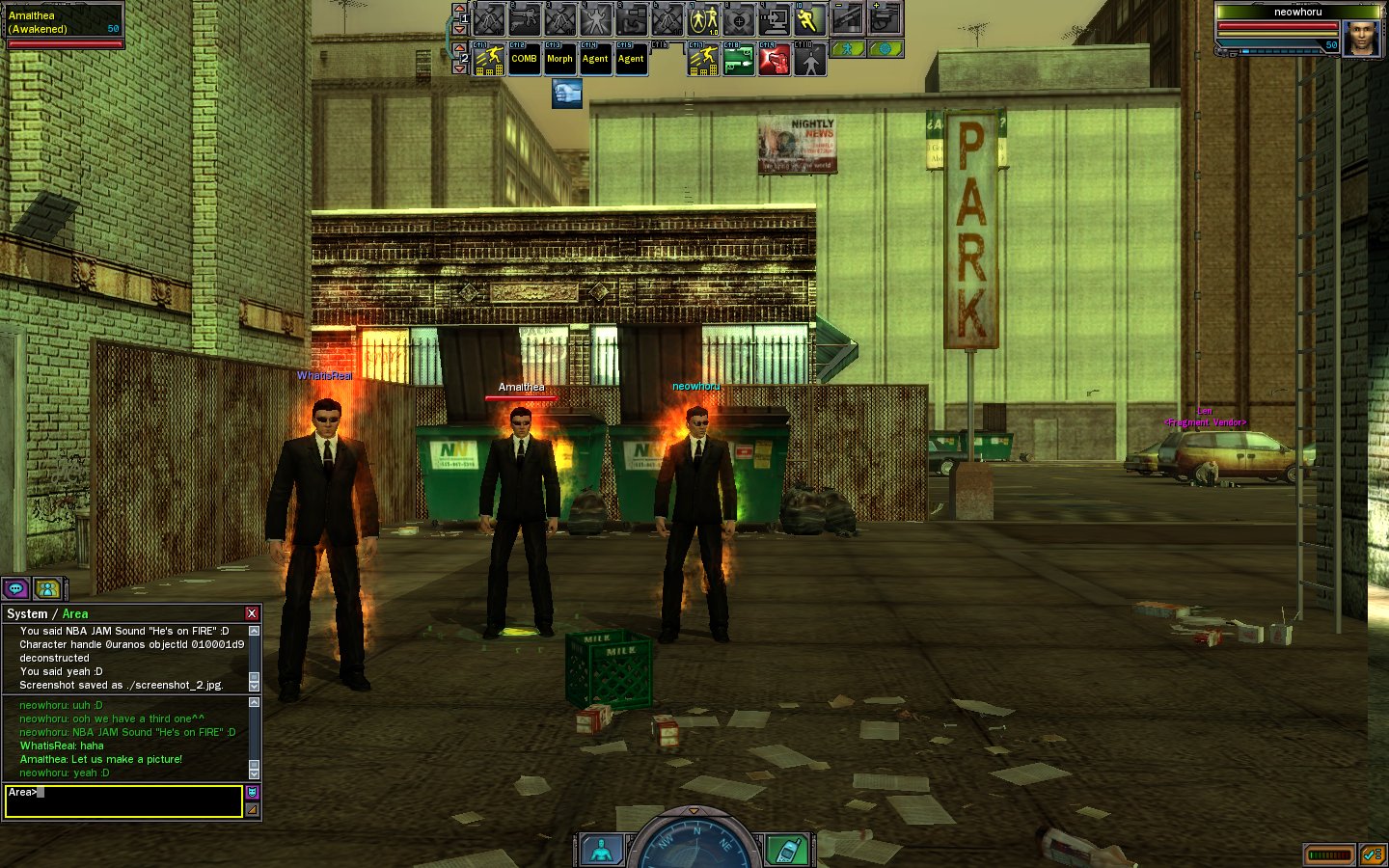The width and height of the screenshot is (1389, 868).
Task: Select the heart crosshair ability slot
Action: 739,19
